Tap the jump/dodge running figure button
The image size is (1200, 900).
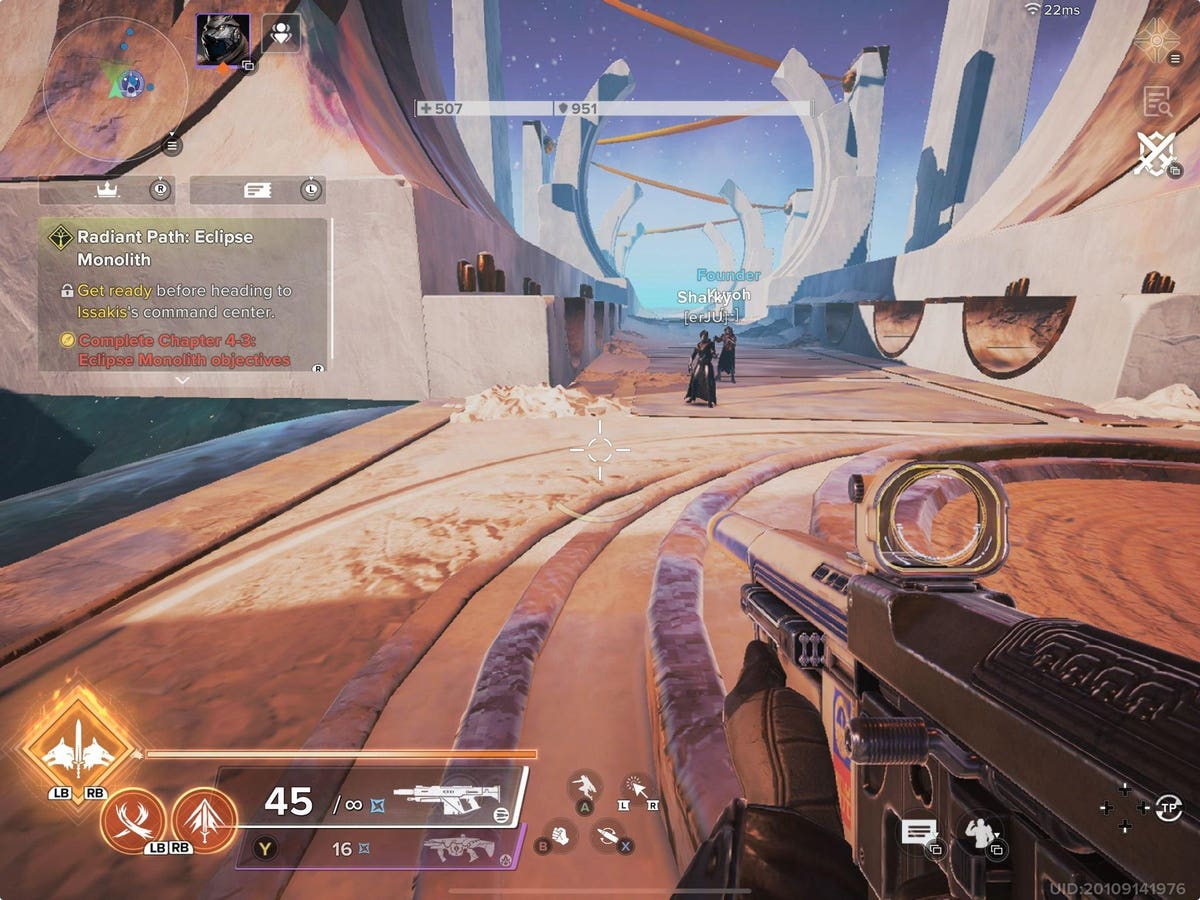(584, 785)
